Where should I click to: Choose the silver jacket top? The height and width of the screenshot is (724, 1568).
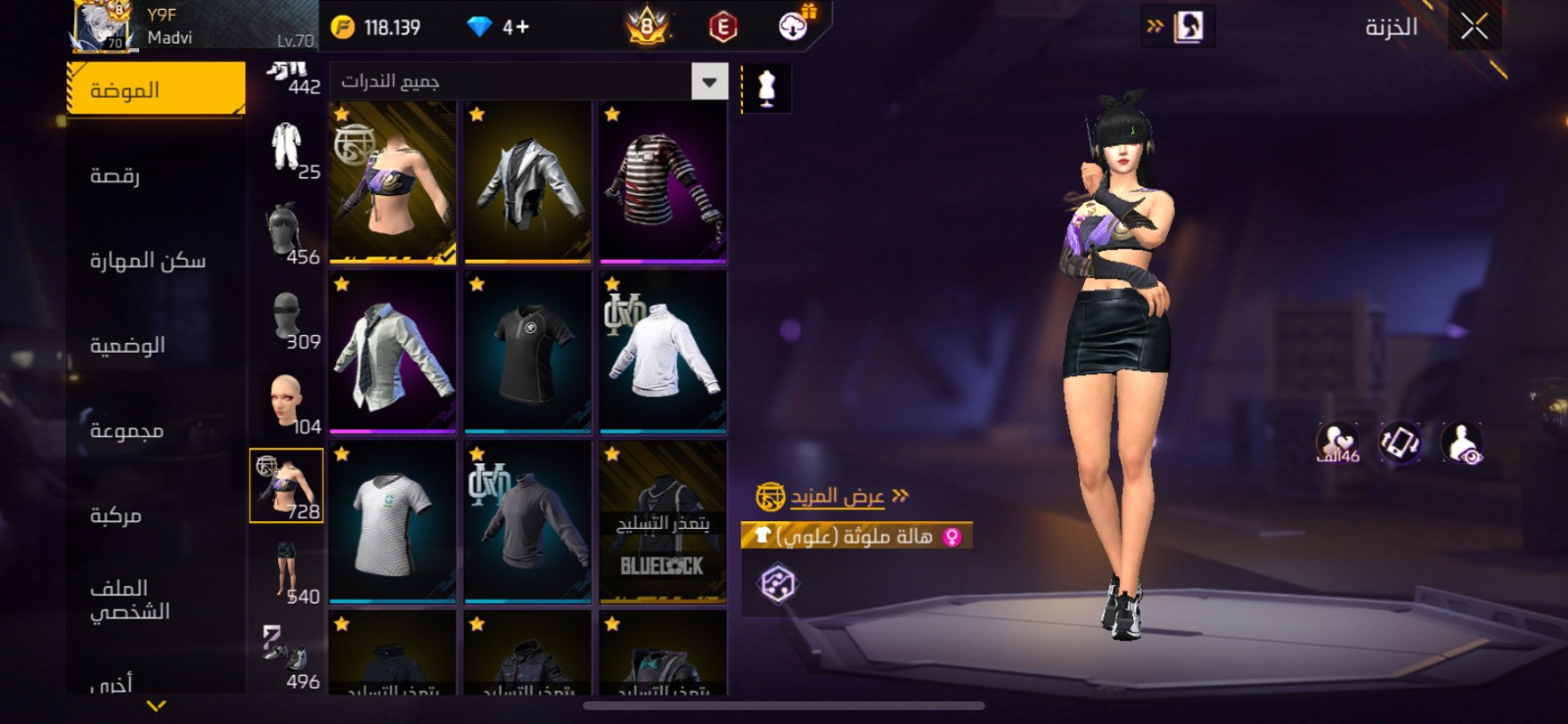(x=528, y=183)
